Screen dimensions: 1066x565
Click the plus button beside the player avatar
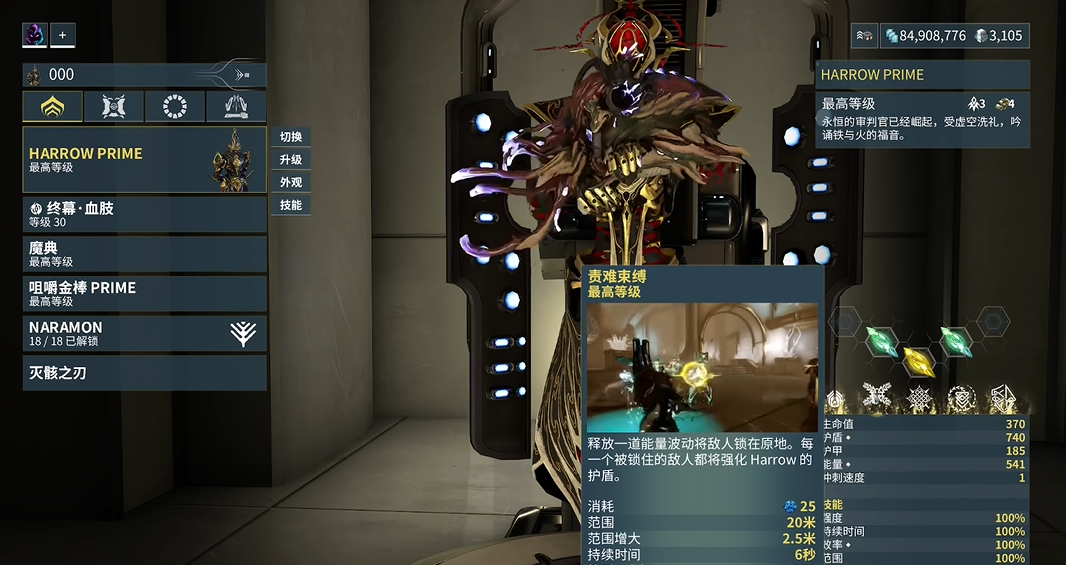(x=63, y=35)
